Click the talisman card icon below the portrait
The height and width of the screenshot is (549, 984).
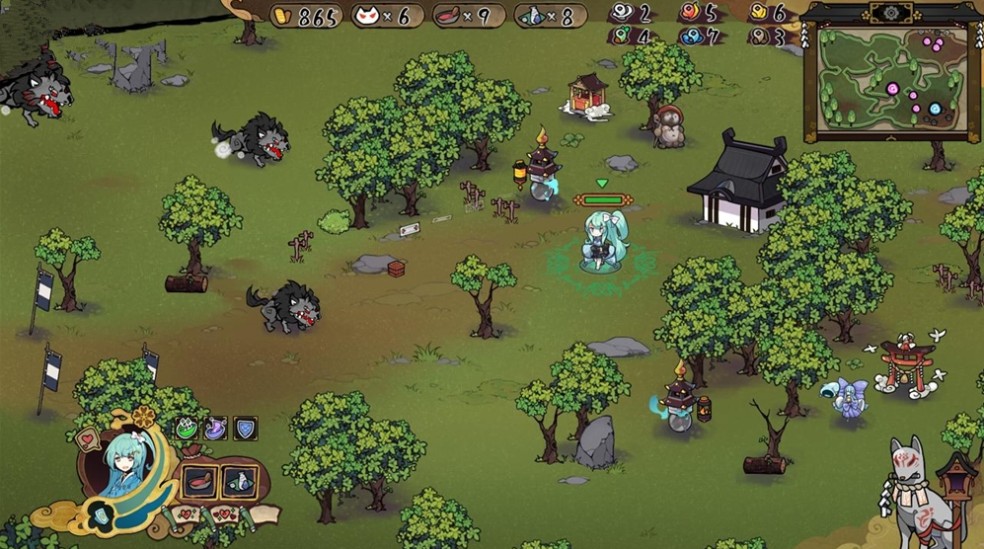click(x=103, y=515)
